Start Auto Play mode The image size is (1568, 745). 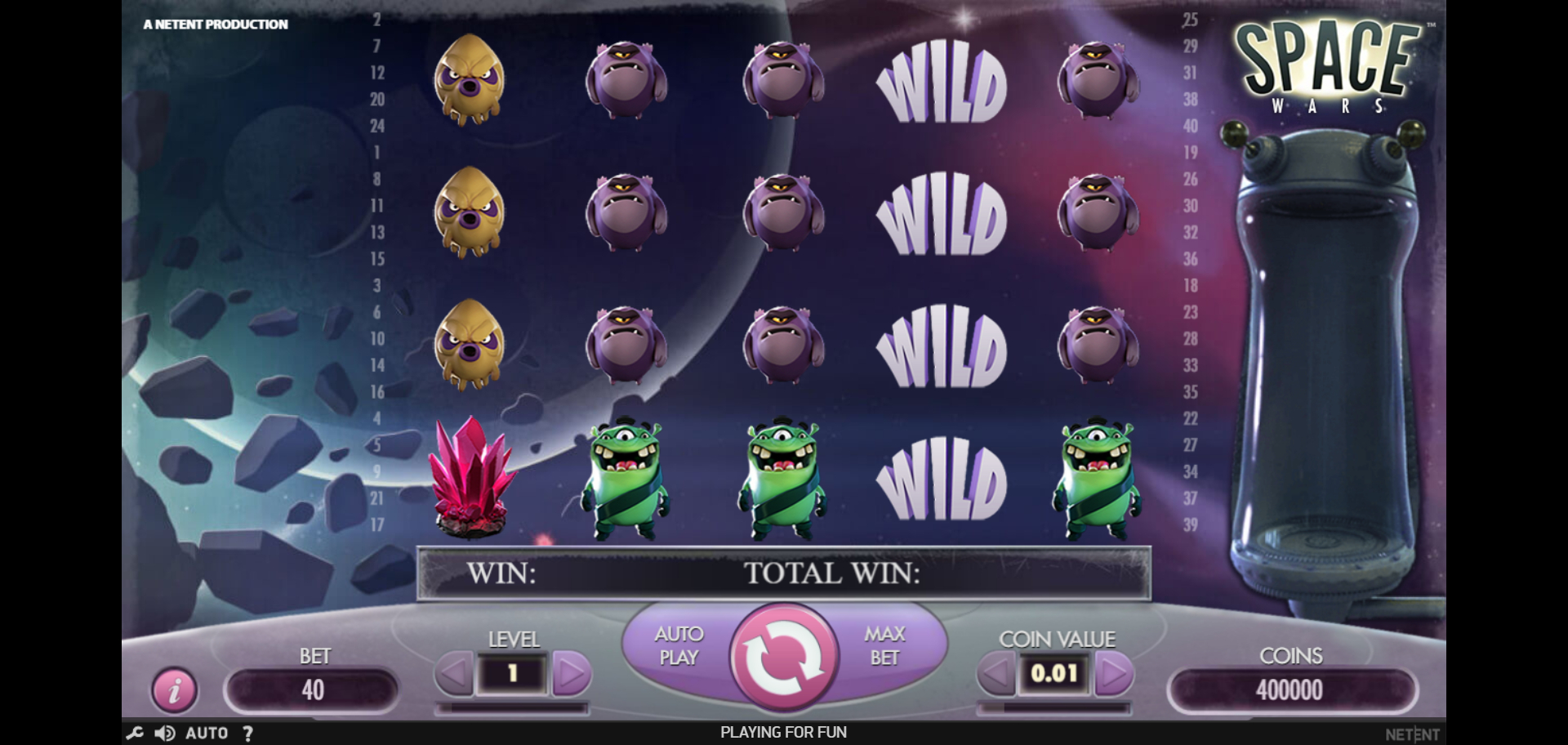(x=678, y=645)
